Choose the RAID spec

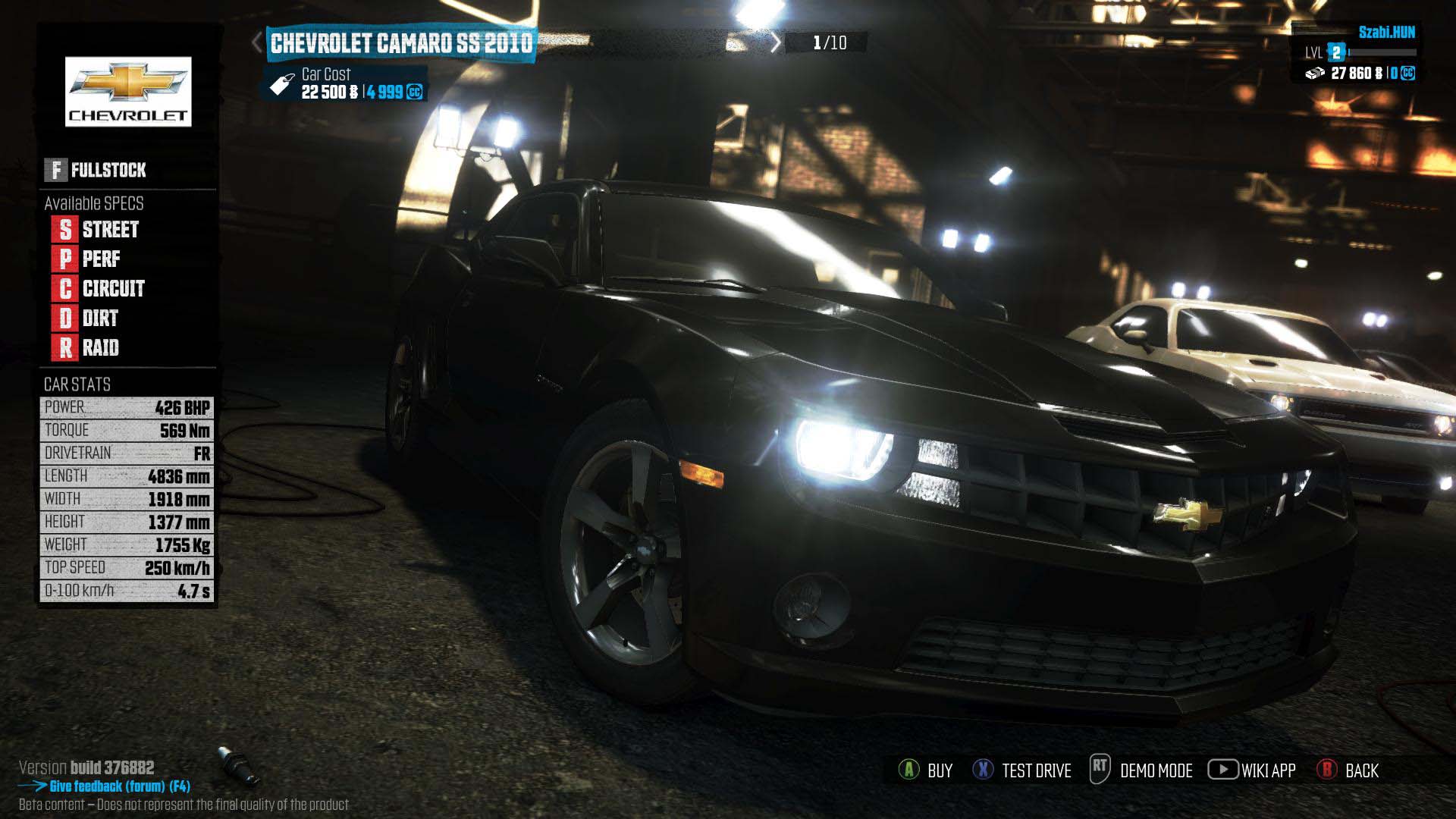click(x=87, y=347)
